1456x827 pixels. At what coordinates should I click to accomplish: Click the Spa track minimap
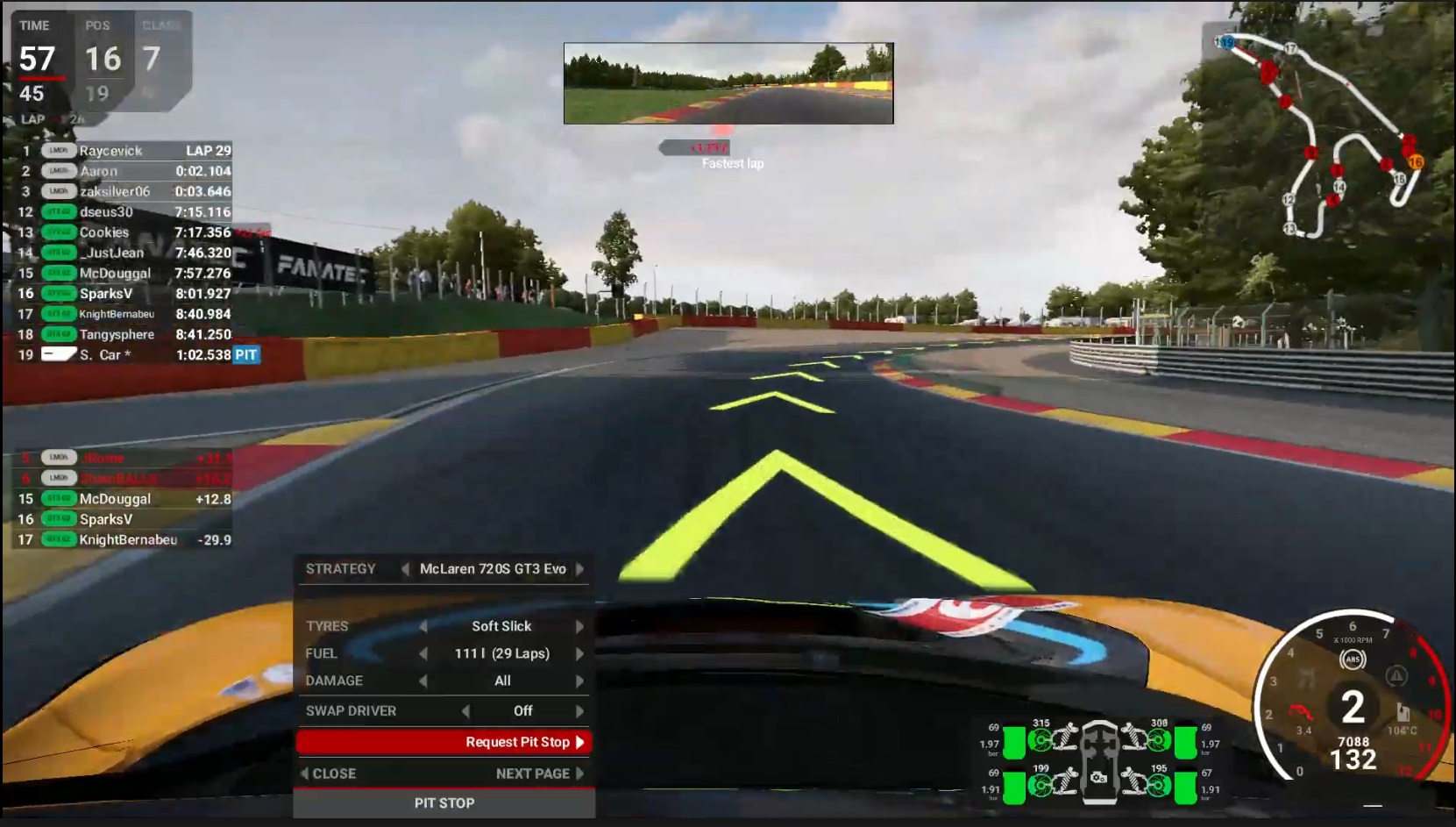point(1324,132)
